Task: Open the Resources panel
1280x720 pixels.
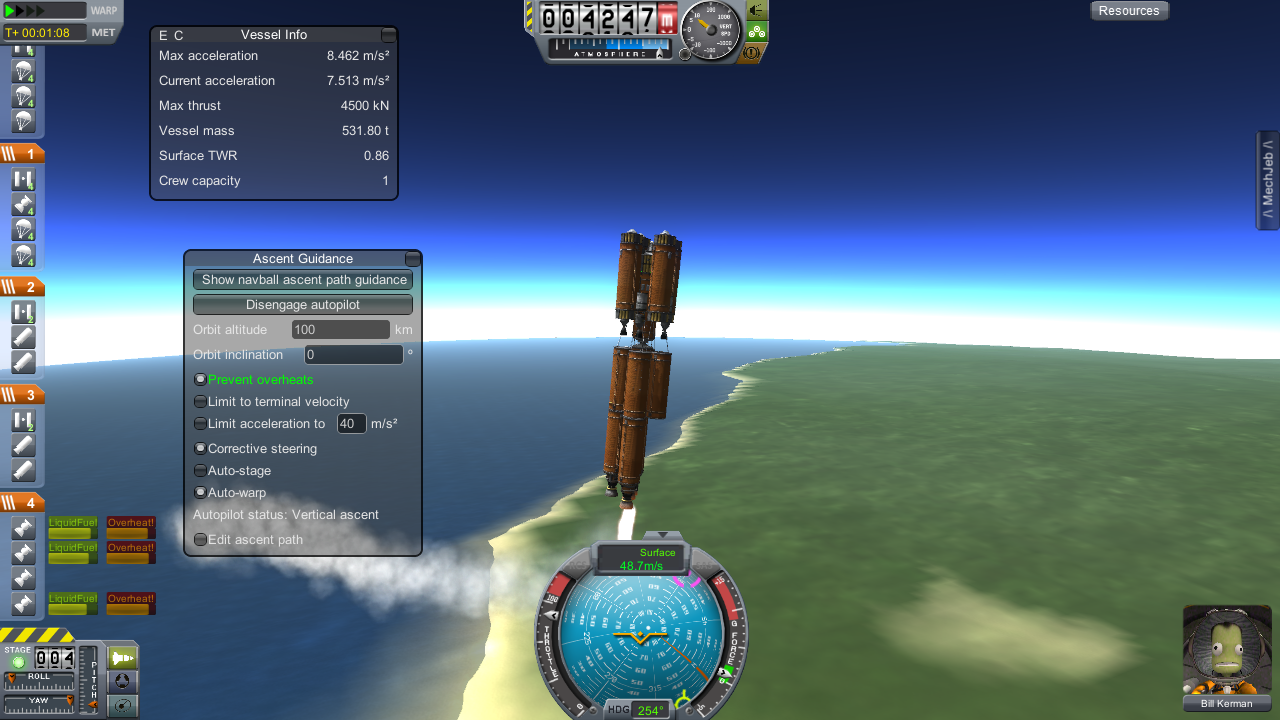Action: (x=1129, y=11)
